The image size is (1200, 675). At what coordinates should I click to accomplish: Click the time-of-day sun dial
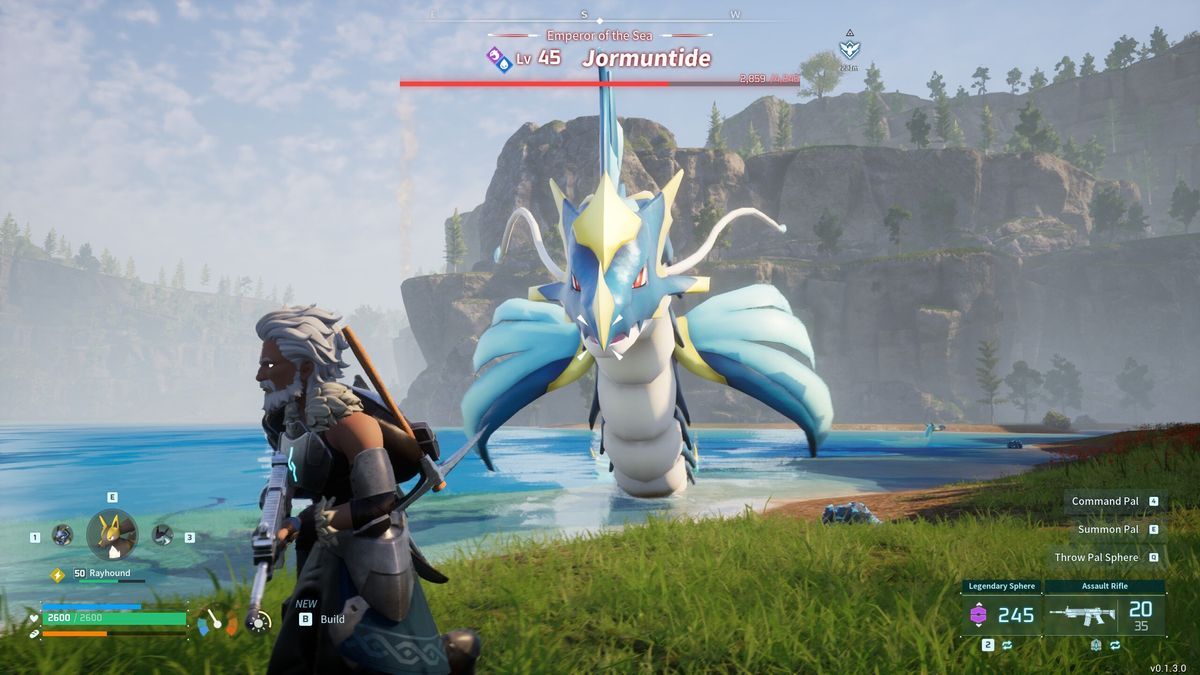click(259, 622)
